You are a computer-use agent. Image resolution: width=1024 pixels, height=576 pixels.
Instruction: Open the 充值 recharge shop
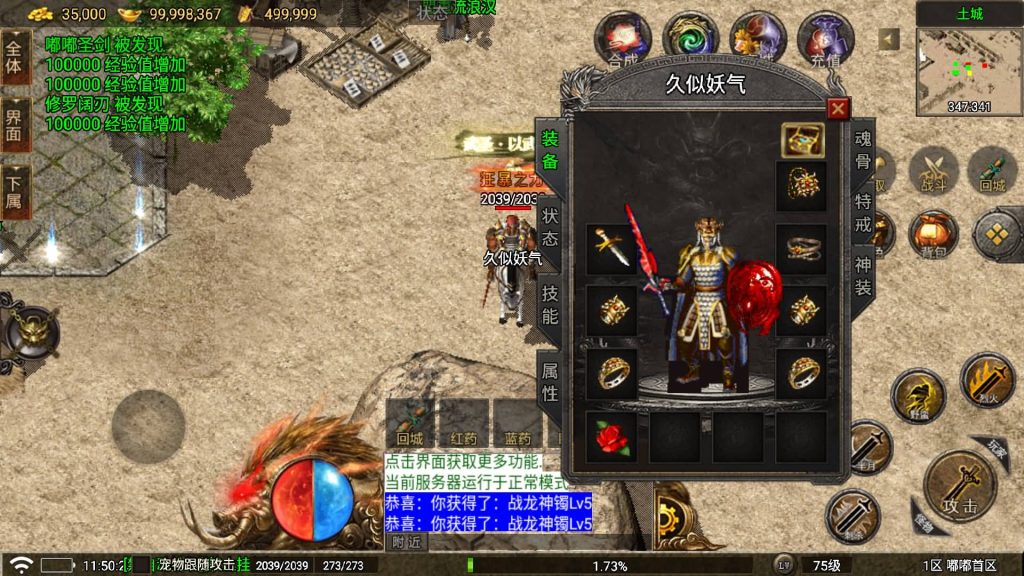(825, 38)
